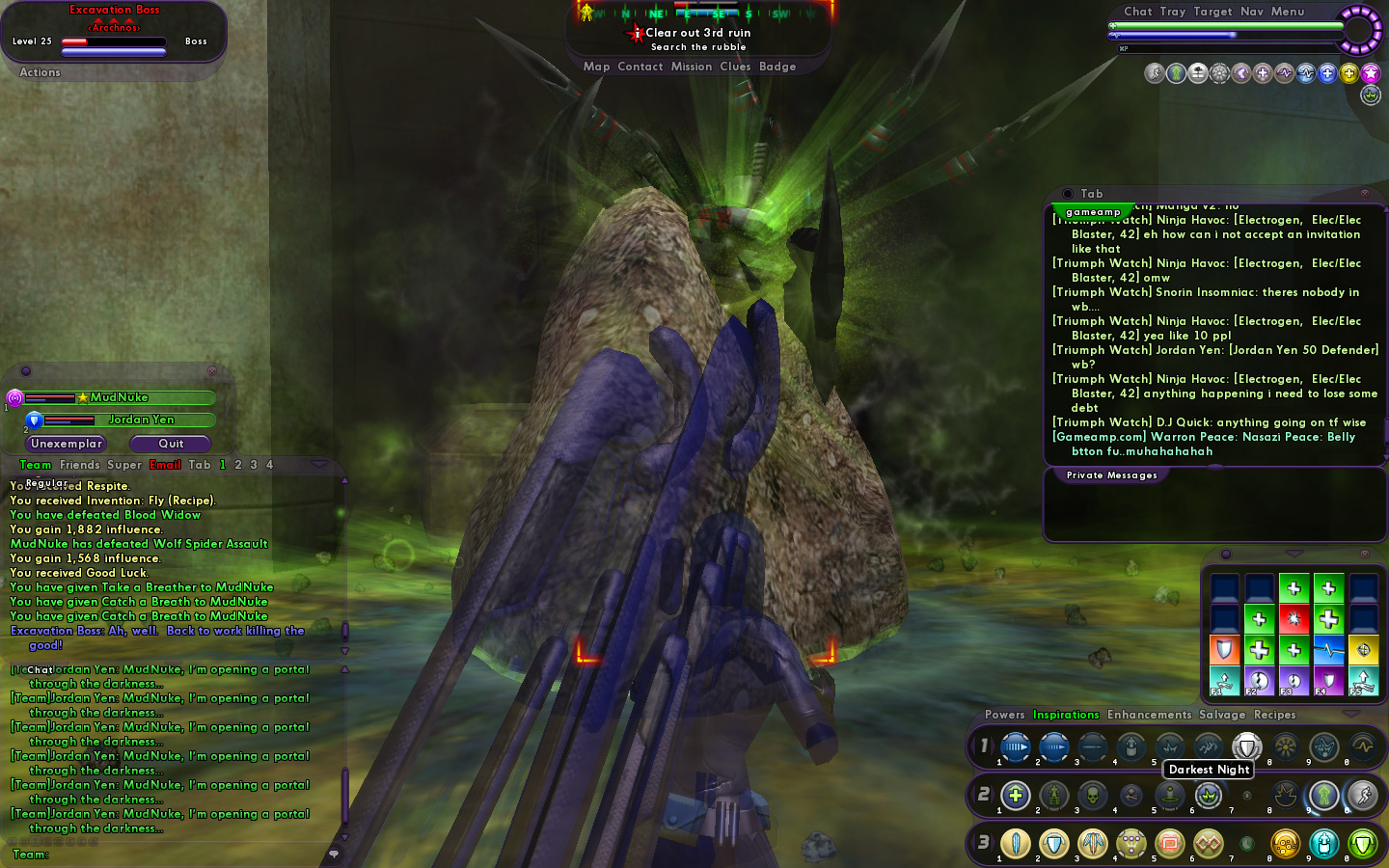Open the Contact list
Image resolution: width=1389 pixels, height=868 pixels.
(640, 67)
